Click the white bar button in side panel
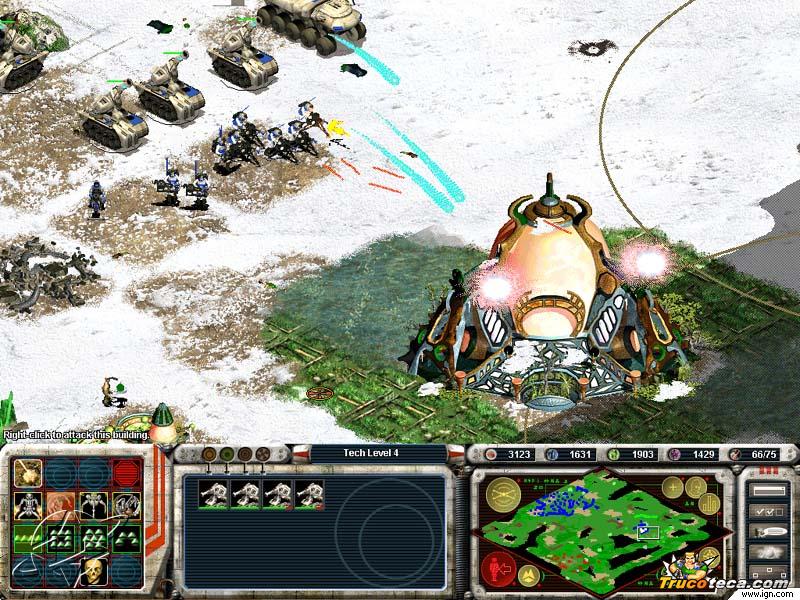The image size is (800, 600). pyautogui.click(x=767, y=490)
